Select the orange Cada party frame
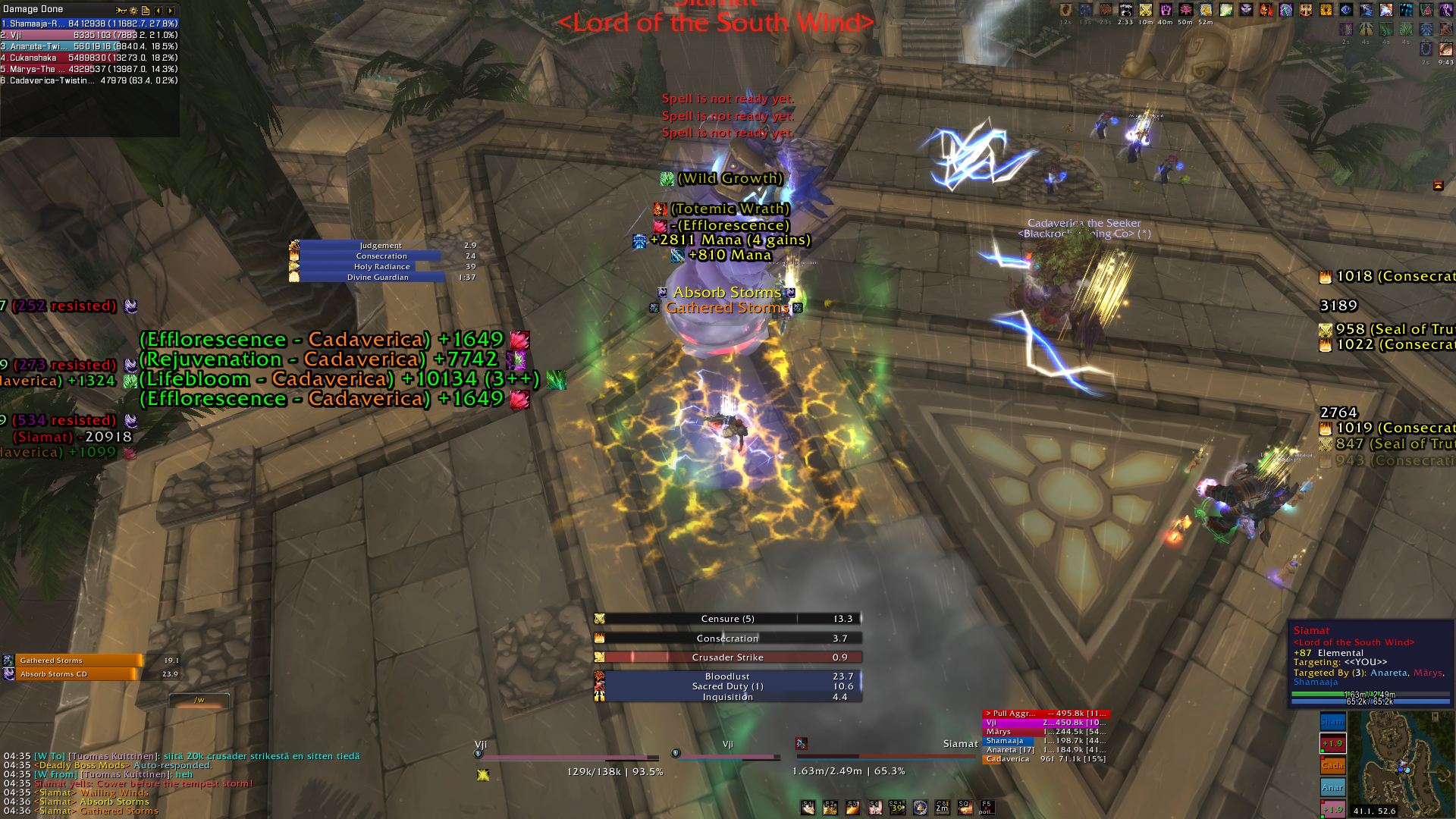The width and height of the screenshot is (1456, 819). point(1332,765)
